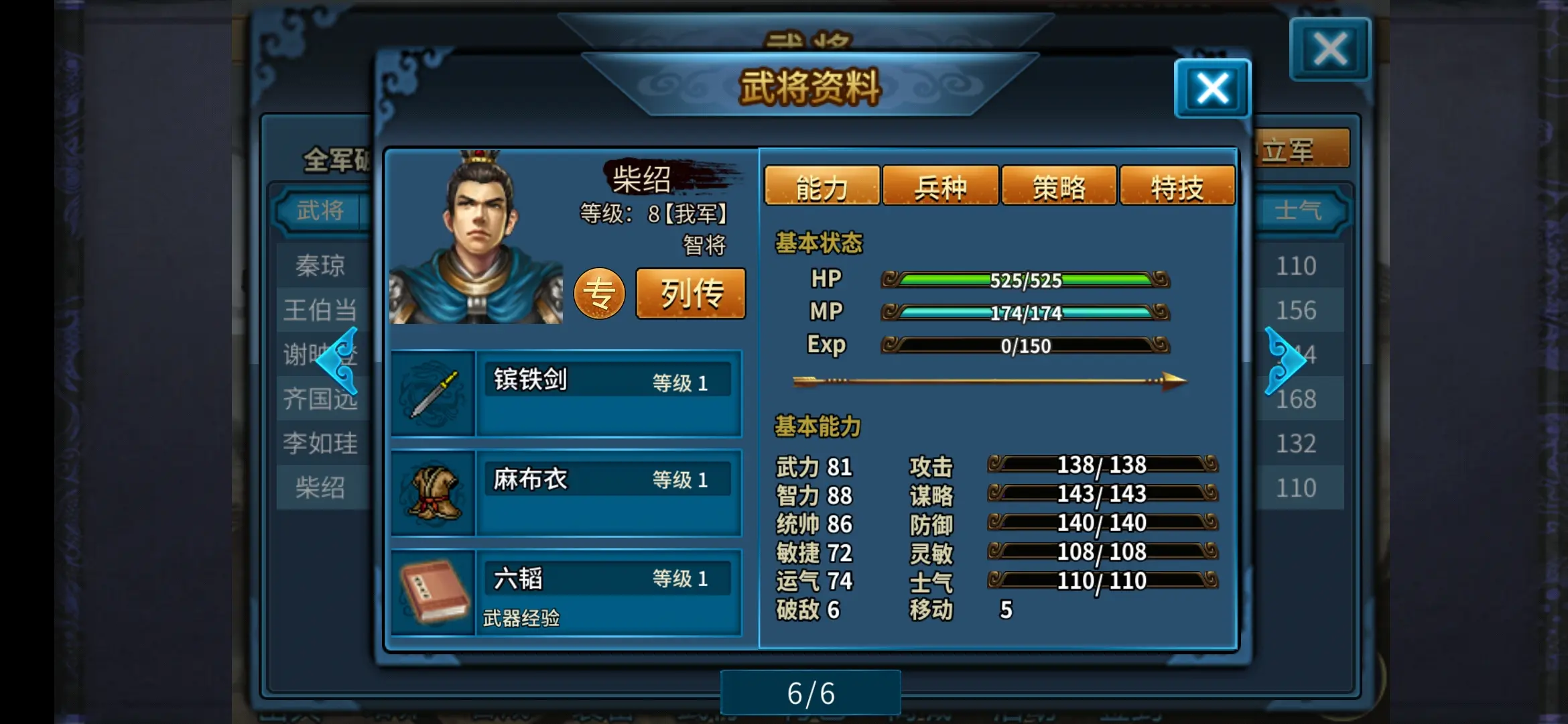
Task: Show the 策略 strategy tab
Action: (x=1059, y=187)
